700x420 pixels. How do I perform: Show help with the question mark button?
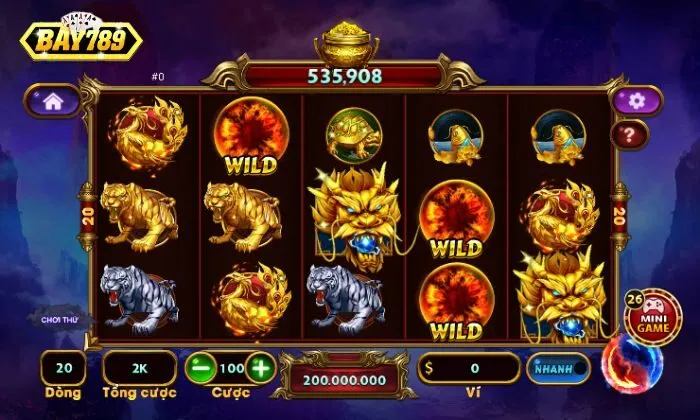click(630, 135)
